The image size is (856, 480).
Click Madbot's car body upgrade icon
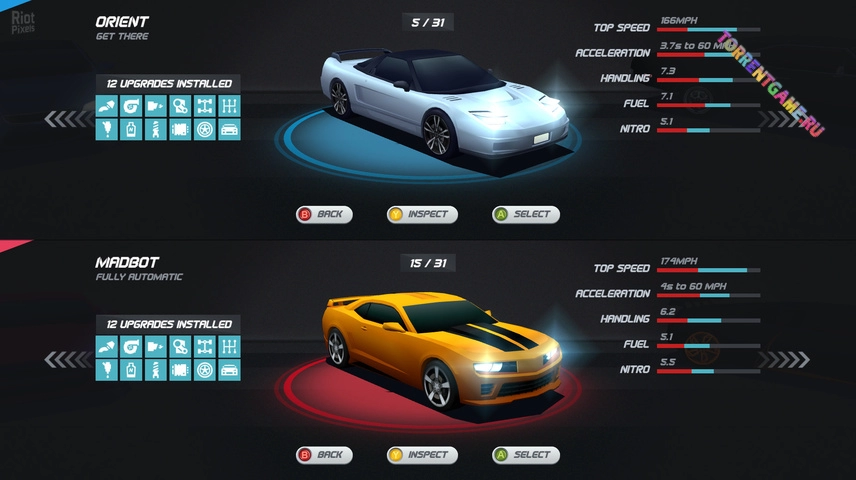point(229,370)
